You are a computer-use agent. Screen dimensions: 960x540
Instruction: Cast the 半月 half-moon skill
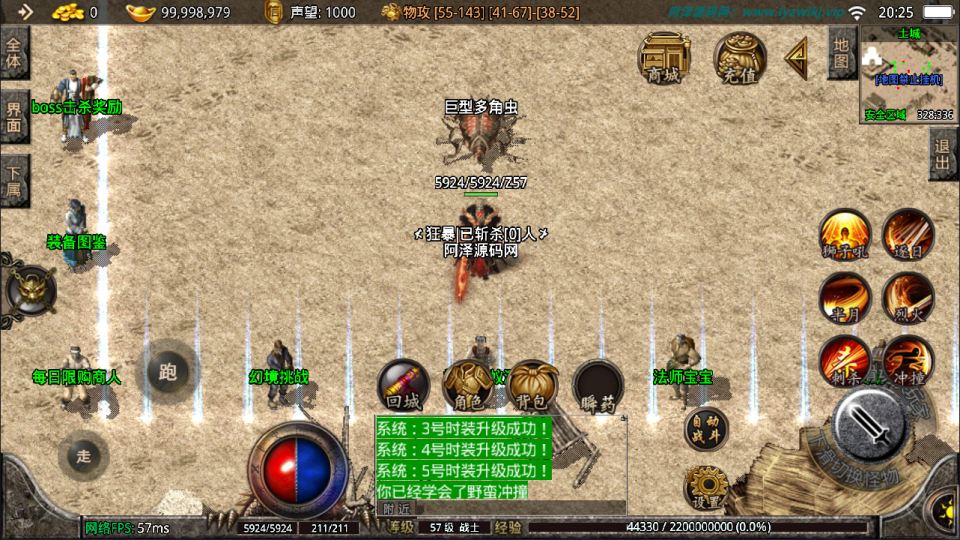845,298
